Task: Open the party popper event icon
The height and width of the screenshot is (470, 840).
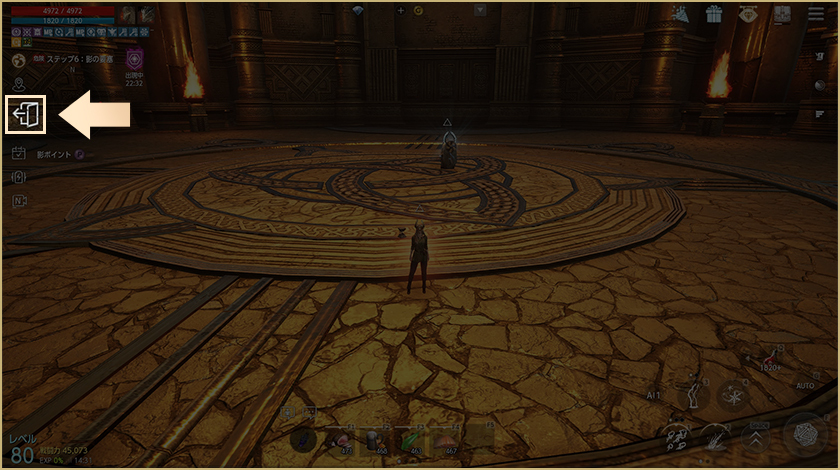Action: click(680, 14)
